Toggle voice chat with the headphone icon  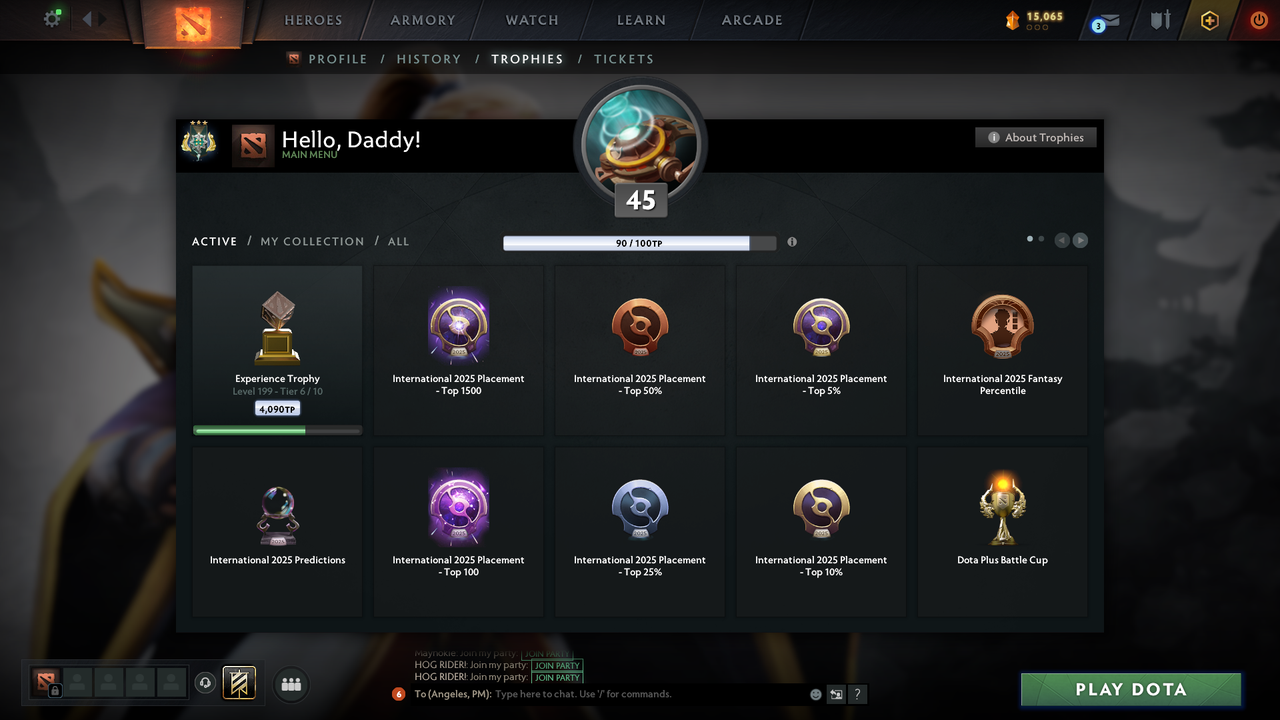205,682
